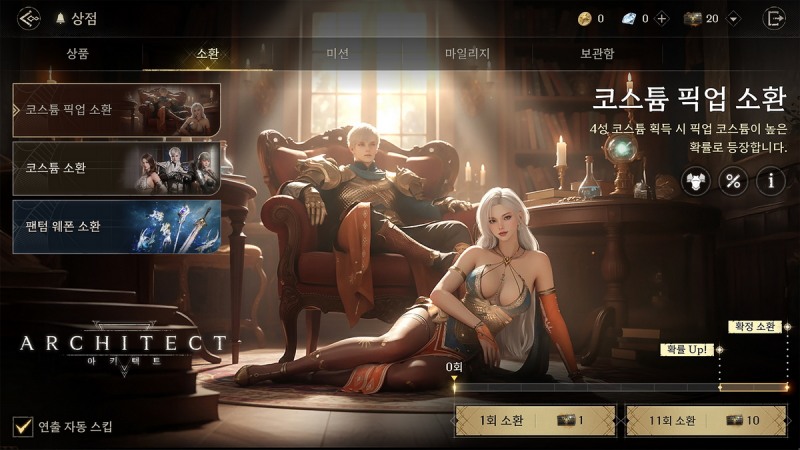This screenshot has height=450, width=800.
Task: Go back with the top-left arrow button
Action: point(29,18)
